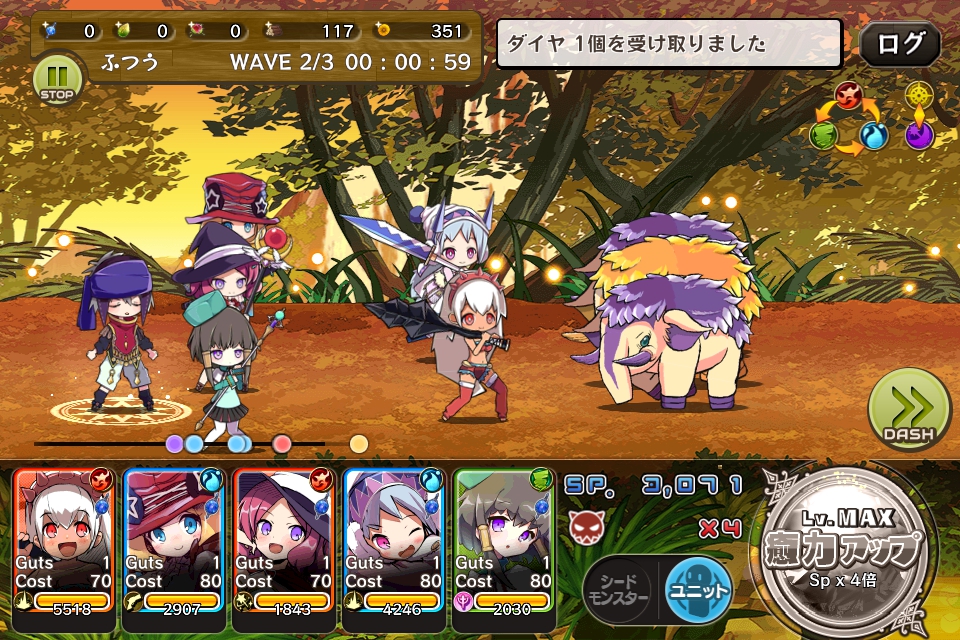Open the battle log (ログ)
960x640 pixels.
(899, 45)
